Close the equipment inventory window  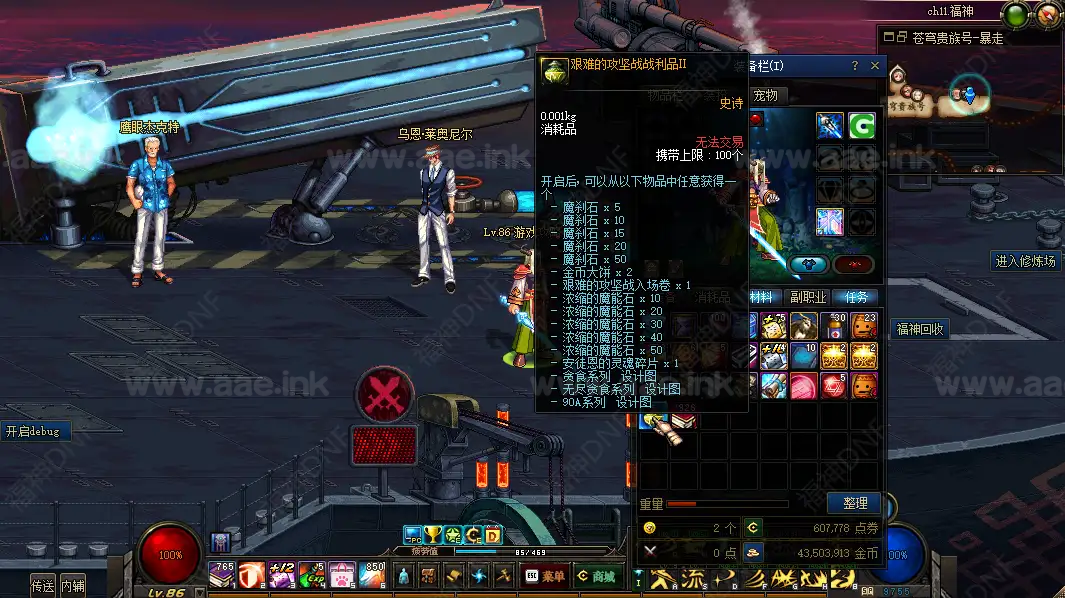(x=875, y=66)
